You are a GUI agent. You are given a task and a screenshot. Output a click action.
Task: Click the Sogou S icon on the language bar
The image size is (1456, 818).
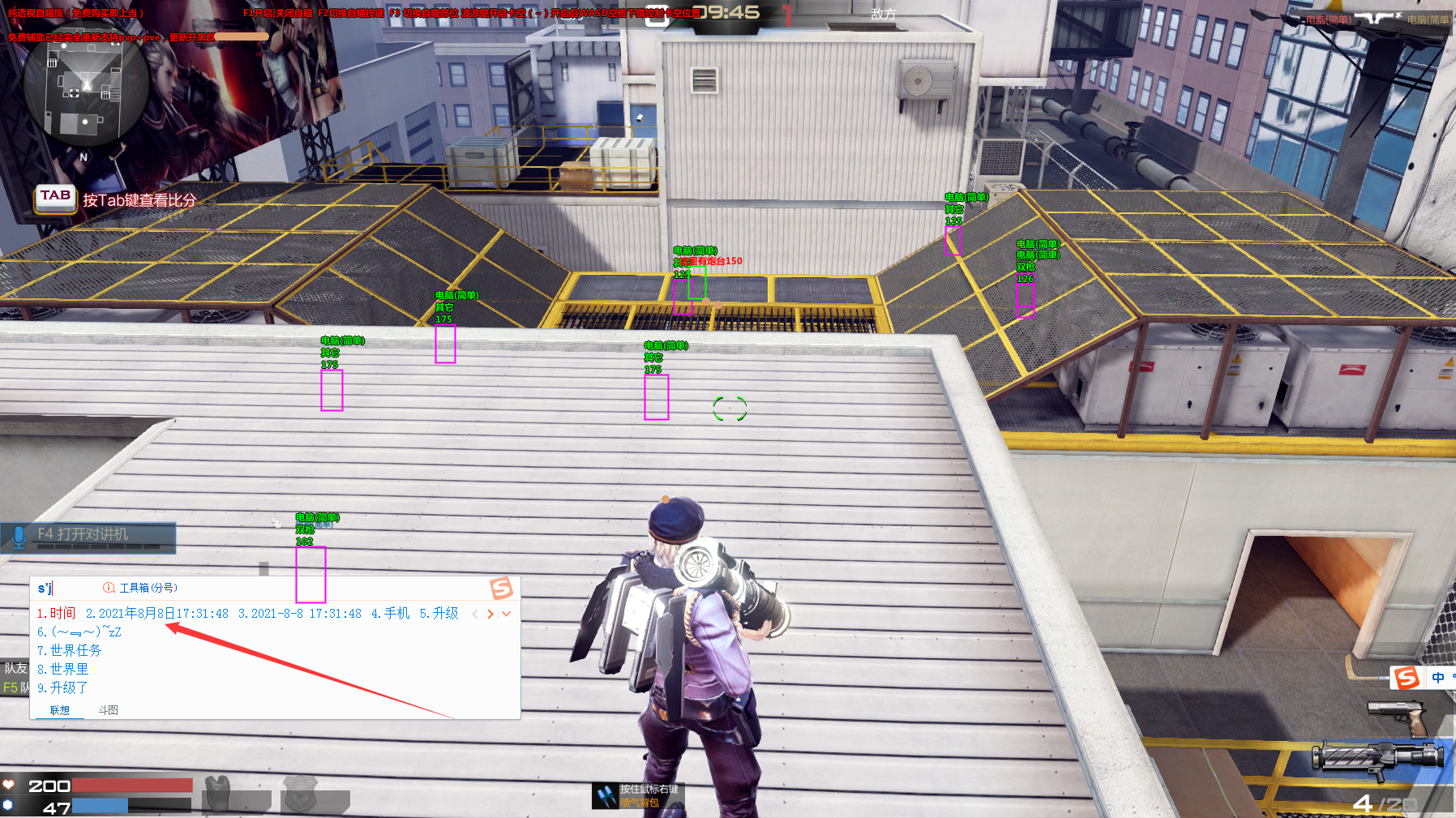(1407, 677)
